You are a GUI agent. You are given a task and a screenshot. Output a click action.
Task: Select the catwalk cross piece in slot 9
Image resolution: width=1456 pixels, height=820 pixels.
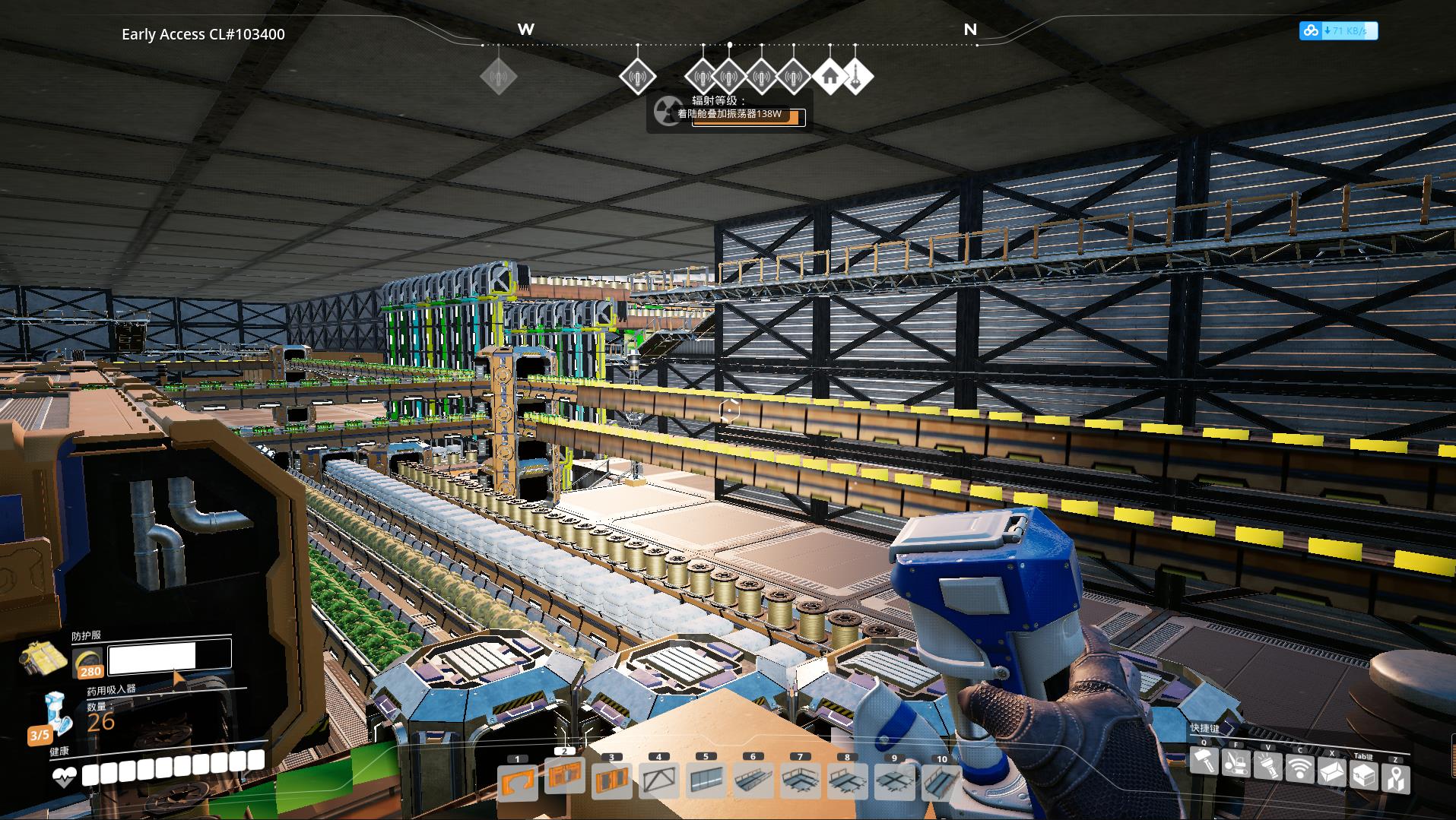(894, 781)
